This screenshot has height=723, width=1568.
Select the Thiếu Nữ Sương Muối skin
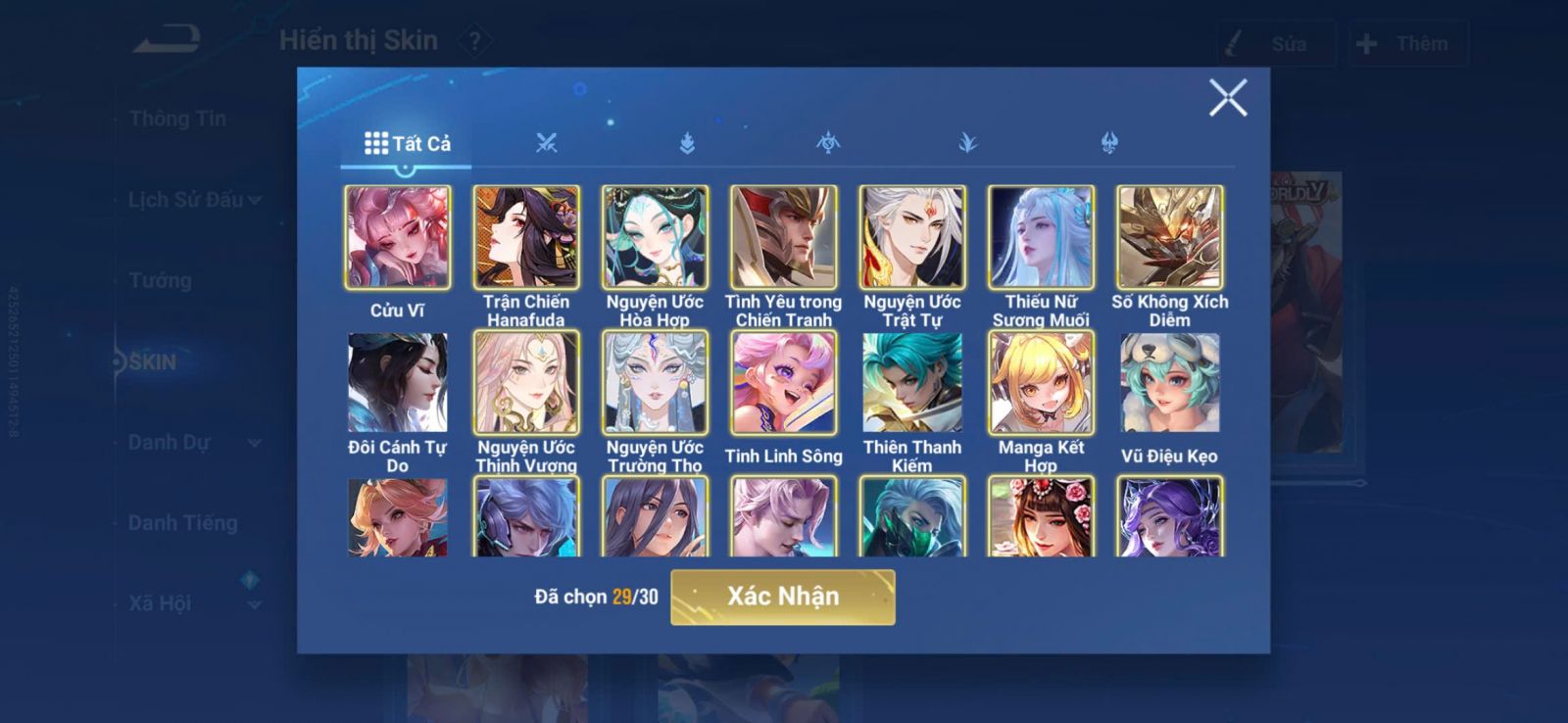[1041, 238]
